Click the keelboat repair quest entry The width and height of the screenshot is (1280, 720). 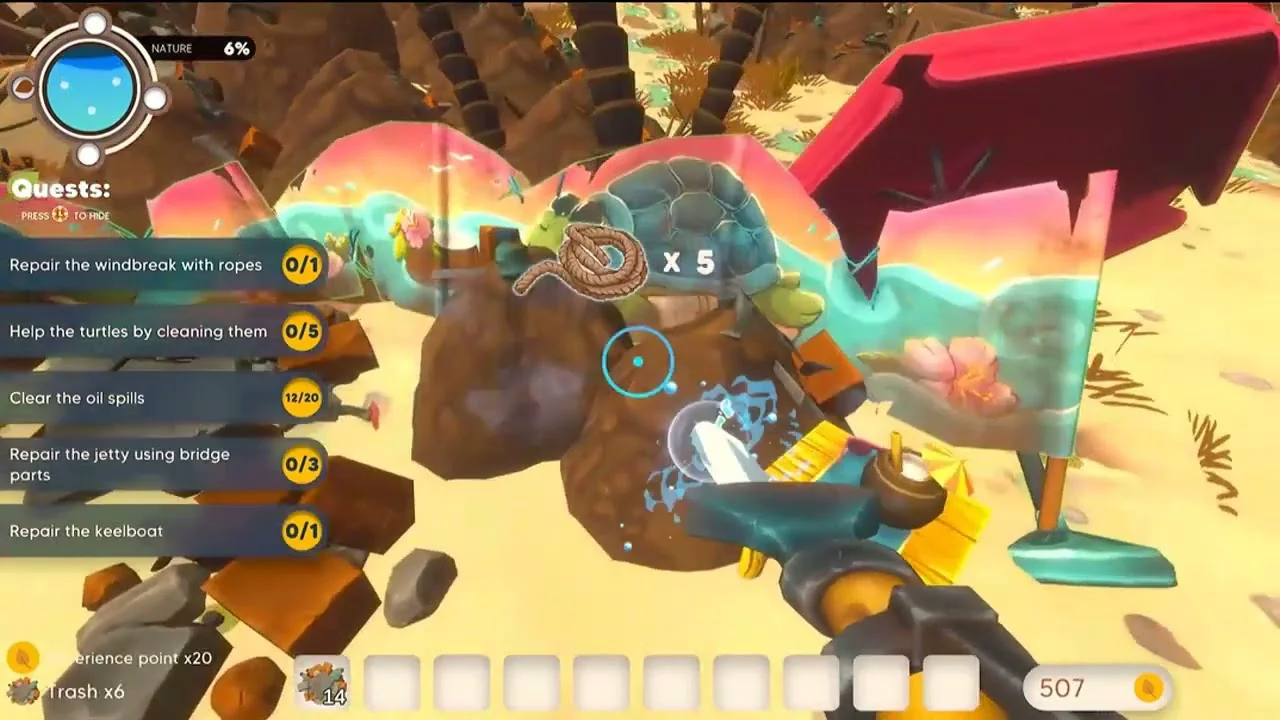pyautogui.click(x=160, y=531)
